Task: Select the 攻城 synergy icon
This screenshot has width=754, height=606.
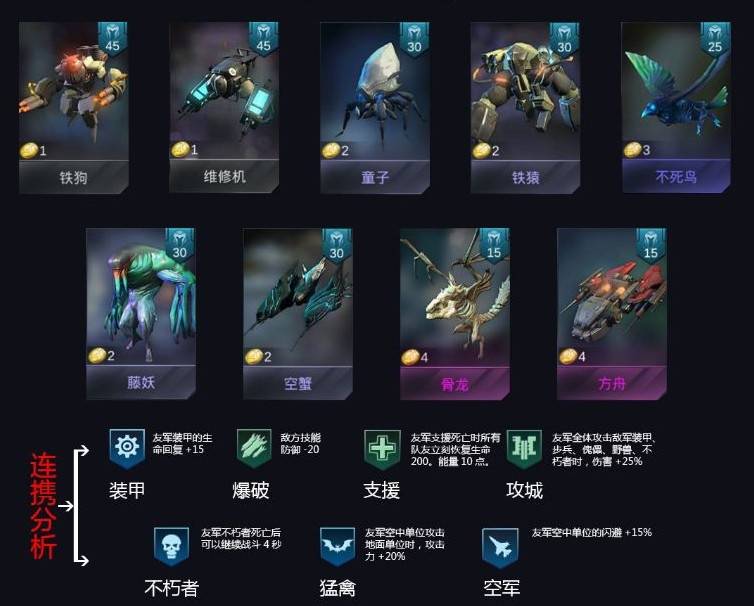Action: [x=524, y=447]
